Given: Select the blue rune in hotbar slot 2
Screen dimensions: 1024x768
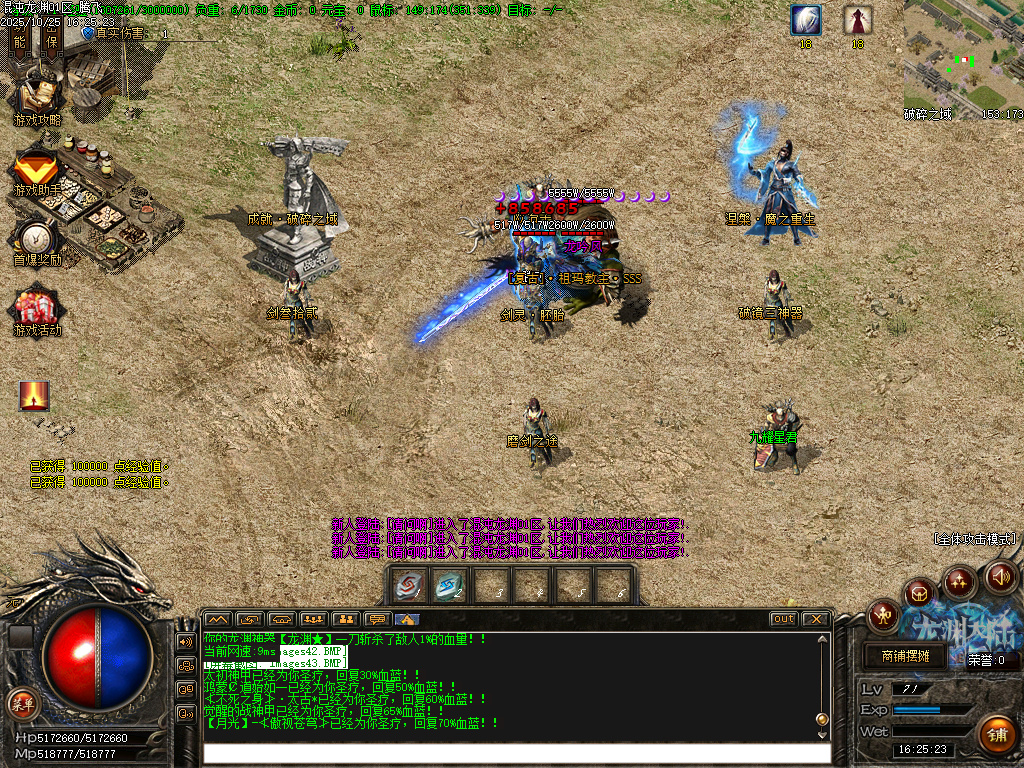Looking at the screenshot, I should click(x=449, y=586).
